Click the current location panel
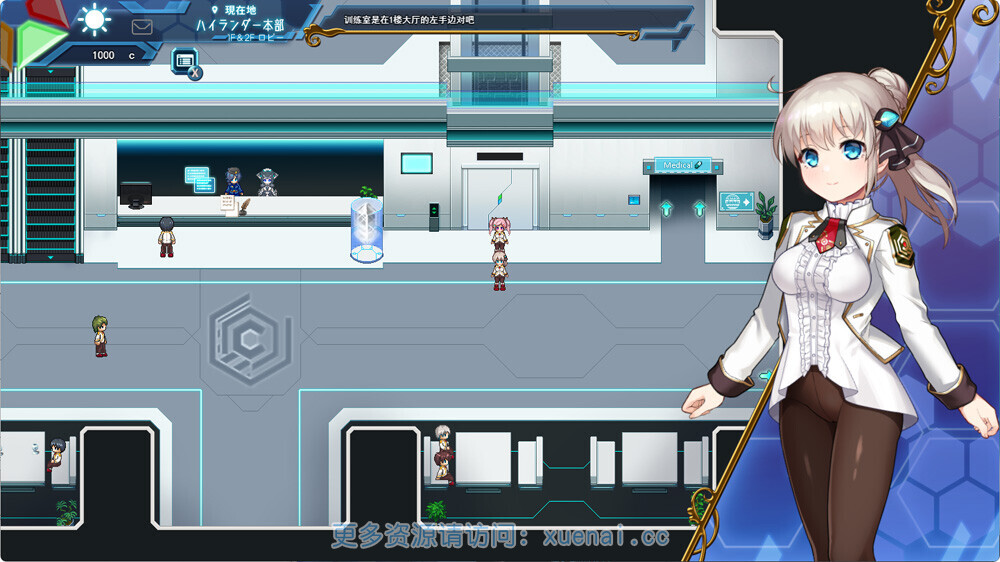Viewport: 1000px width, 562px height. 240,24
